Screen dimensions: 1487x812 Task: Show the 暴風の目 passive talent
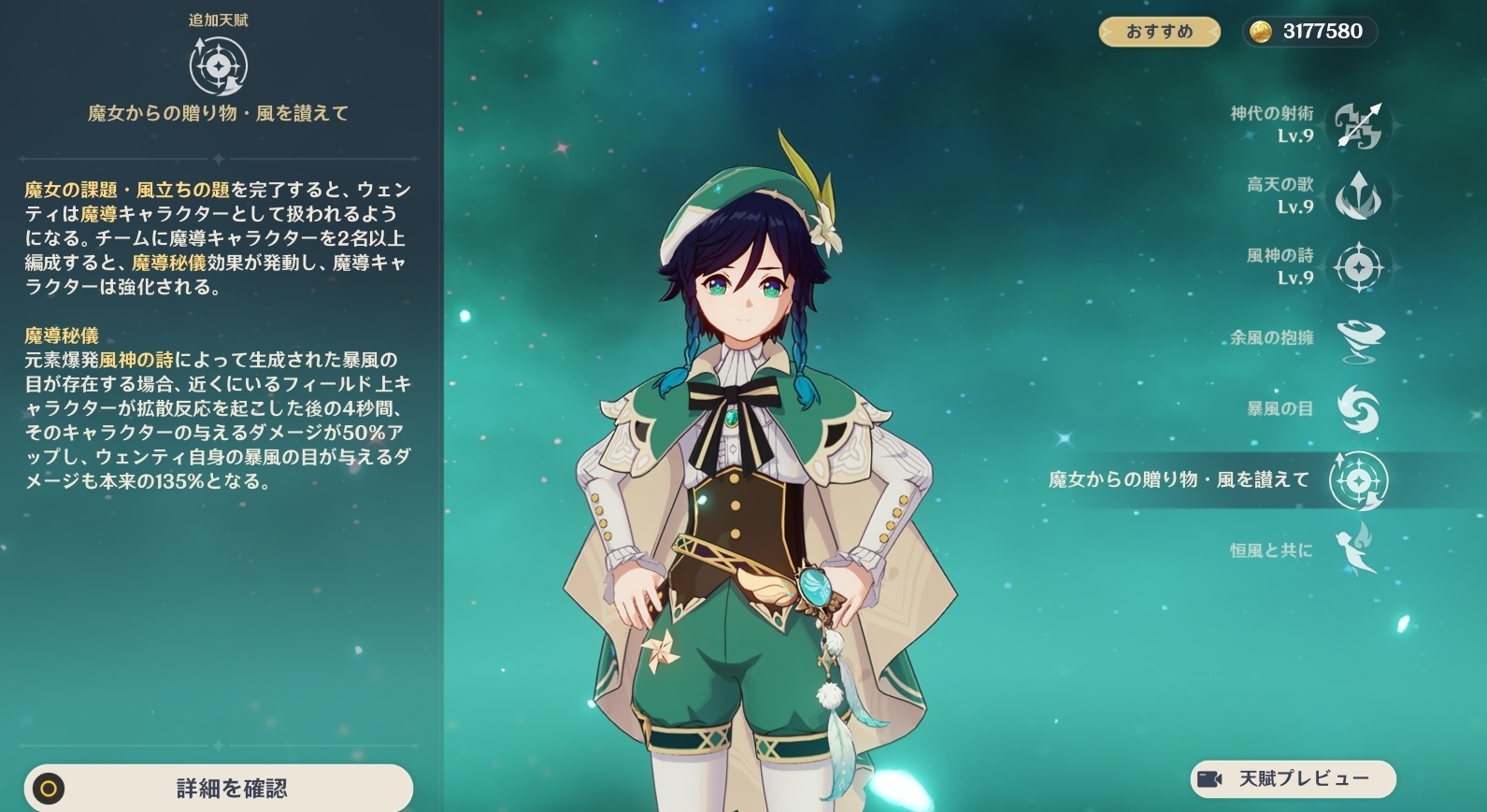(x=1359, y=409)
